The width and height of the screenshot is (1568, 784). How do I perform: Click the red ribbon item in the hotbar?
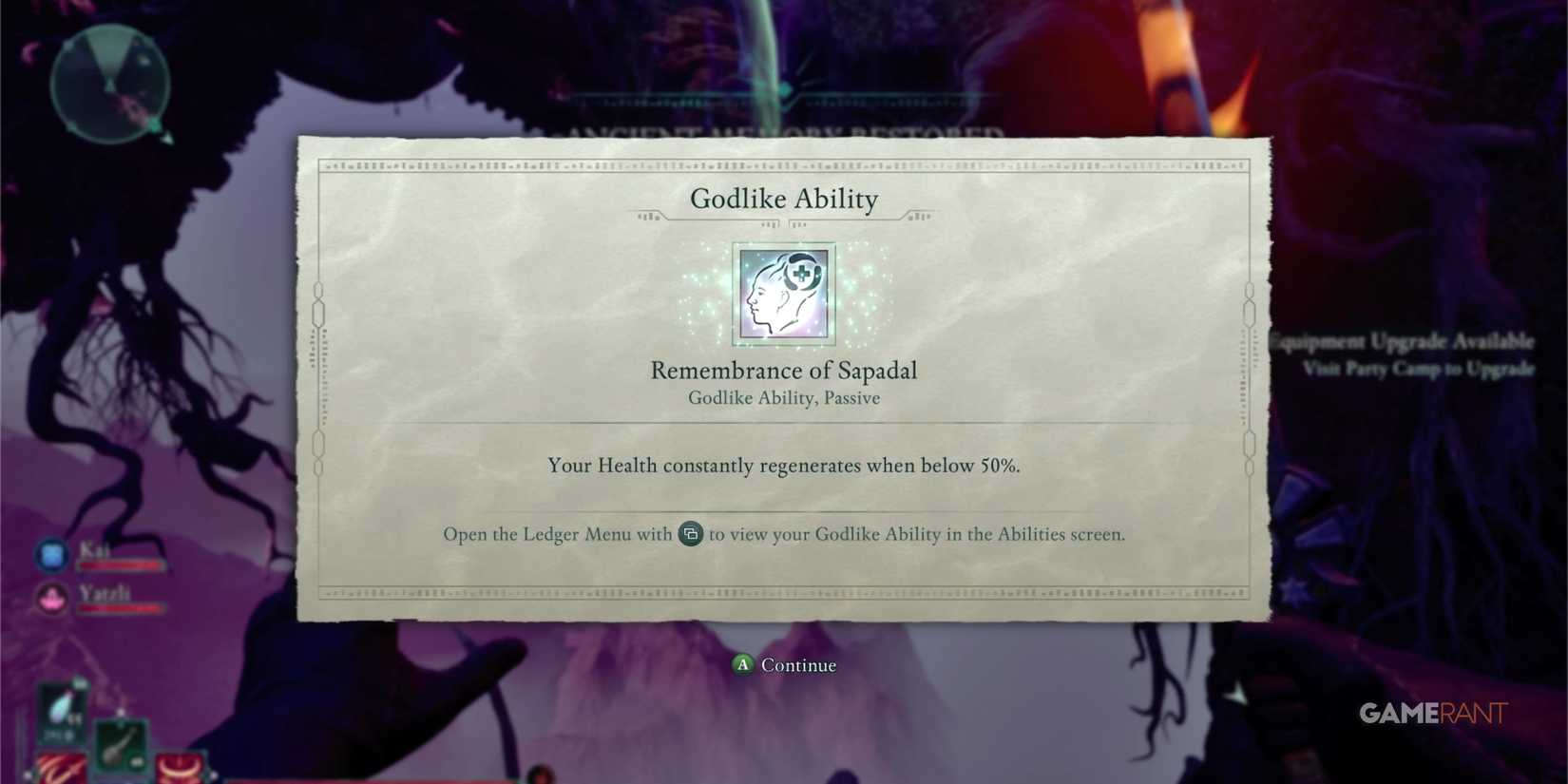pos(59,768)
